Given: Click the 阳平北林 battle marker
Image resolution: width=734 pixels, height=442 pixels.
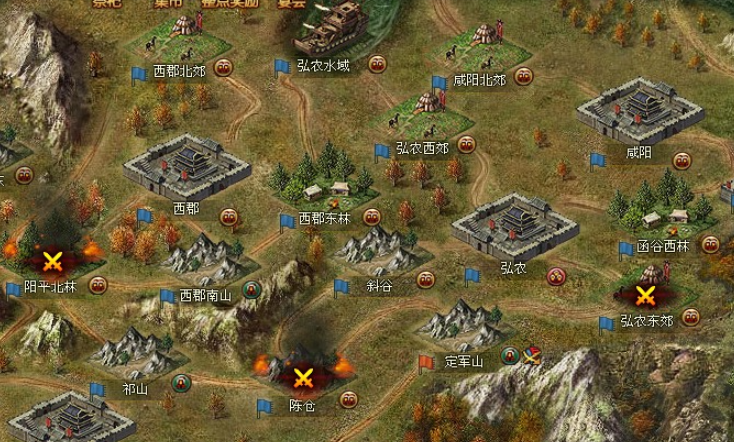Looking at the screenshot, I should pyautogui.click(x=50, y=260).
